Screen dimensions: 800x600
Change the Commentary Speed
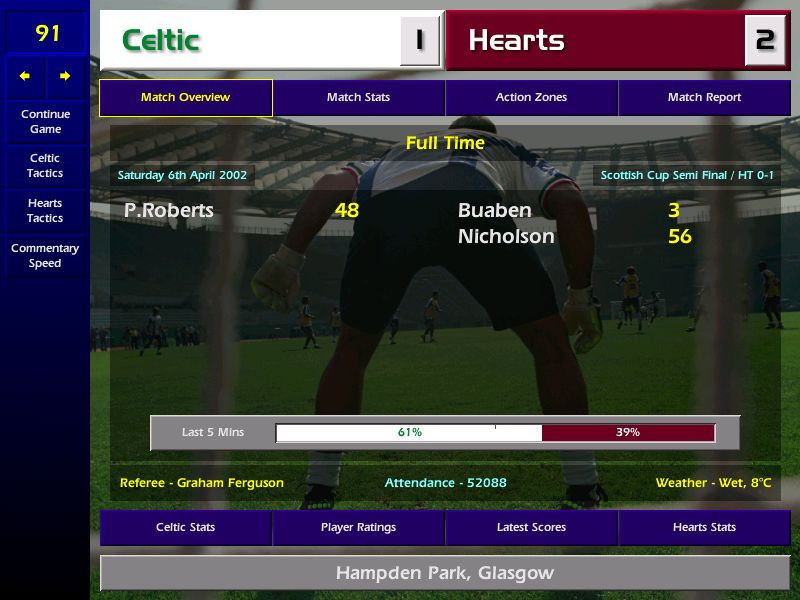click(45, 256)
